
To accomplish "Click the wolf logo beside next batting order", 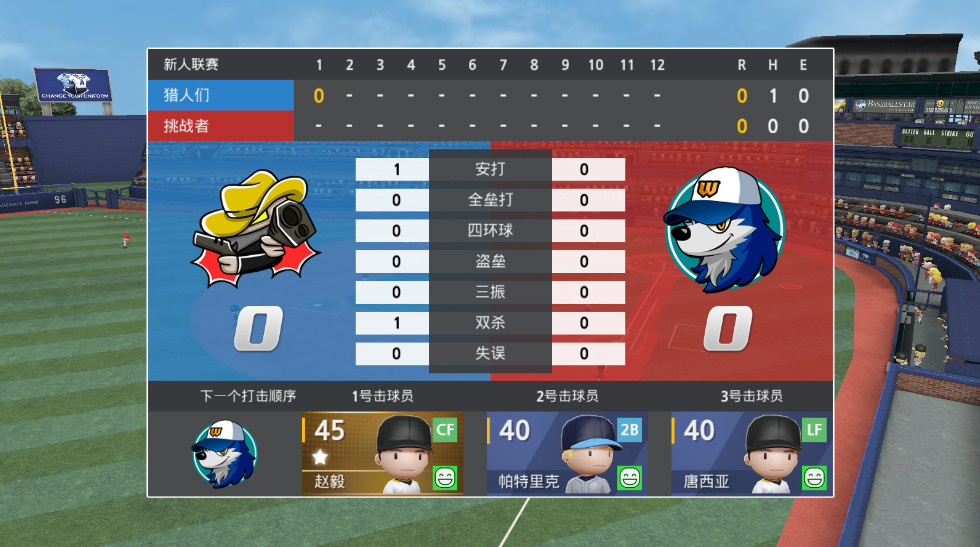I will 223,453.
